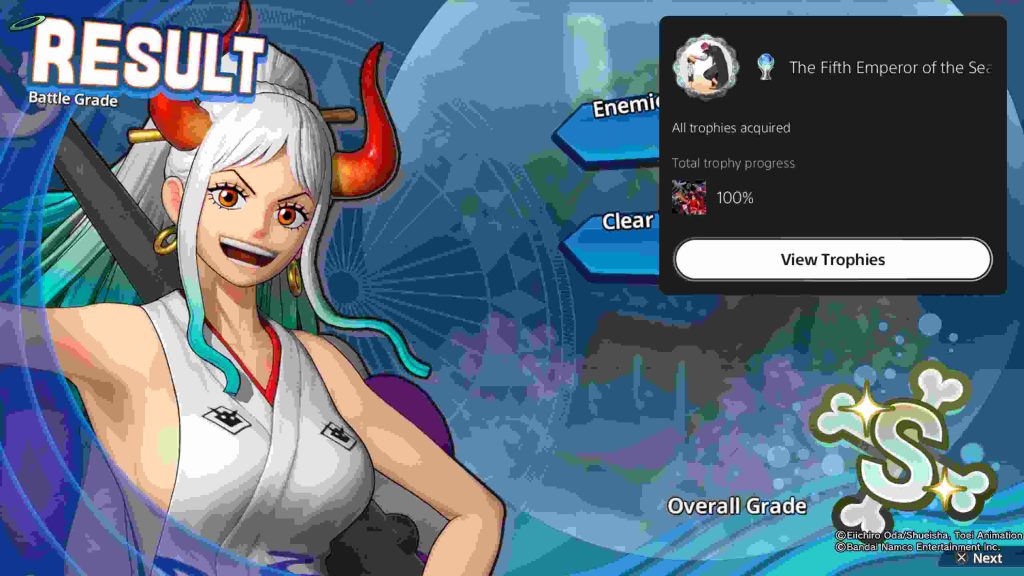Screen dimensions: 1024x576
Task: Open the View Trophies button
Action: pyautogui.click(x=832, y=260)
